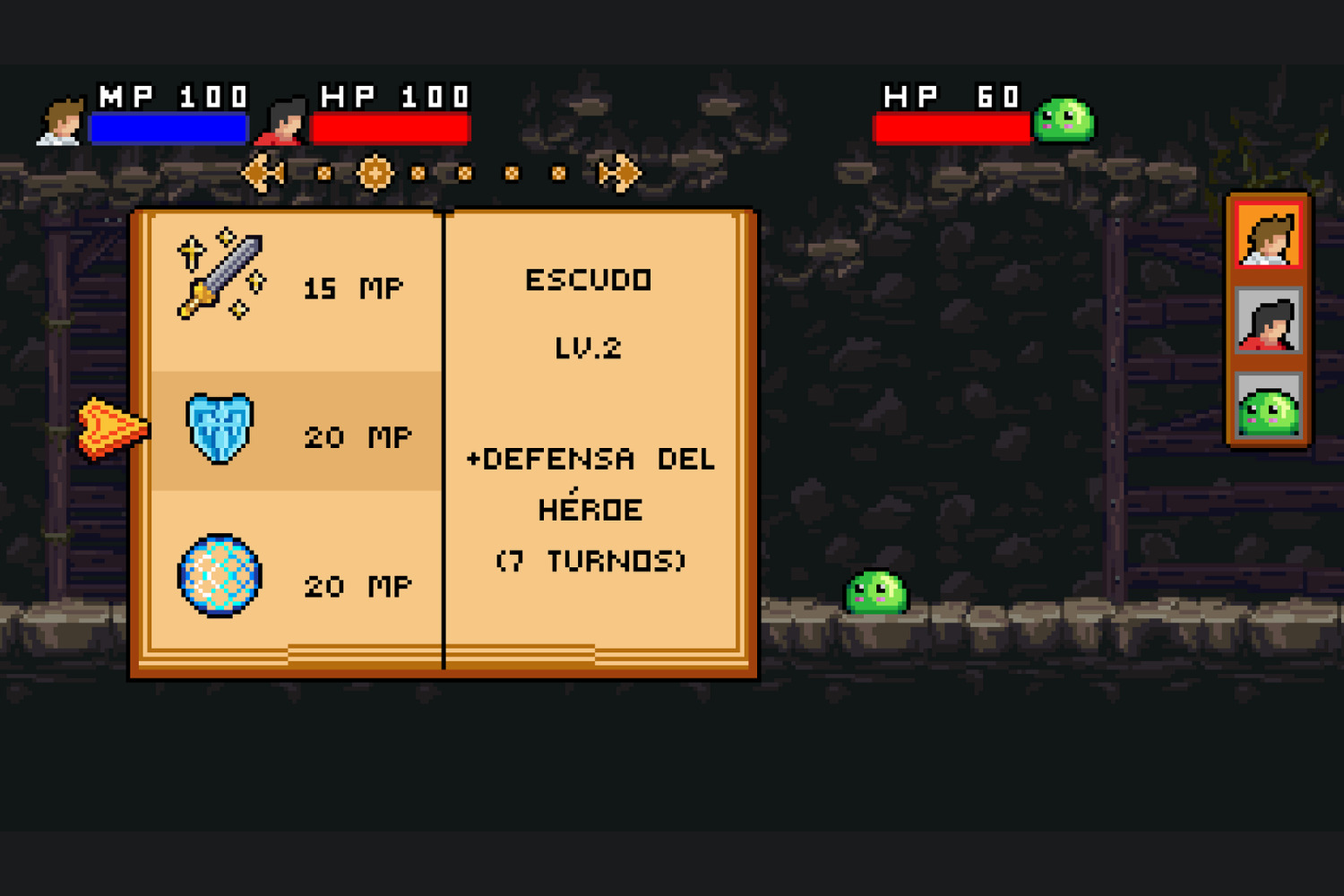Choose the magic orb spell costing 20 MP
The image size is (1344, 896).
(x=287, y=582)
